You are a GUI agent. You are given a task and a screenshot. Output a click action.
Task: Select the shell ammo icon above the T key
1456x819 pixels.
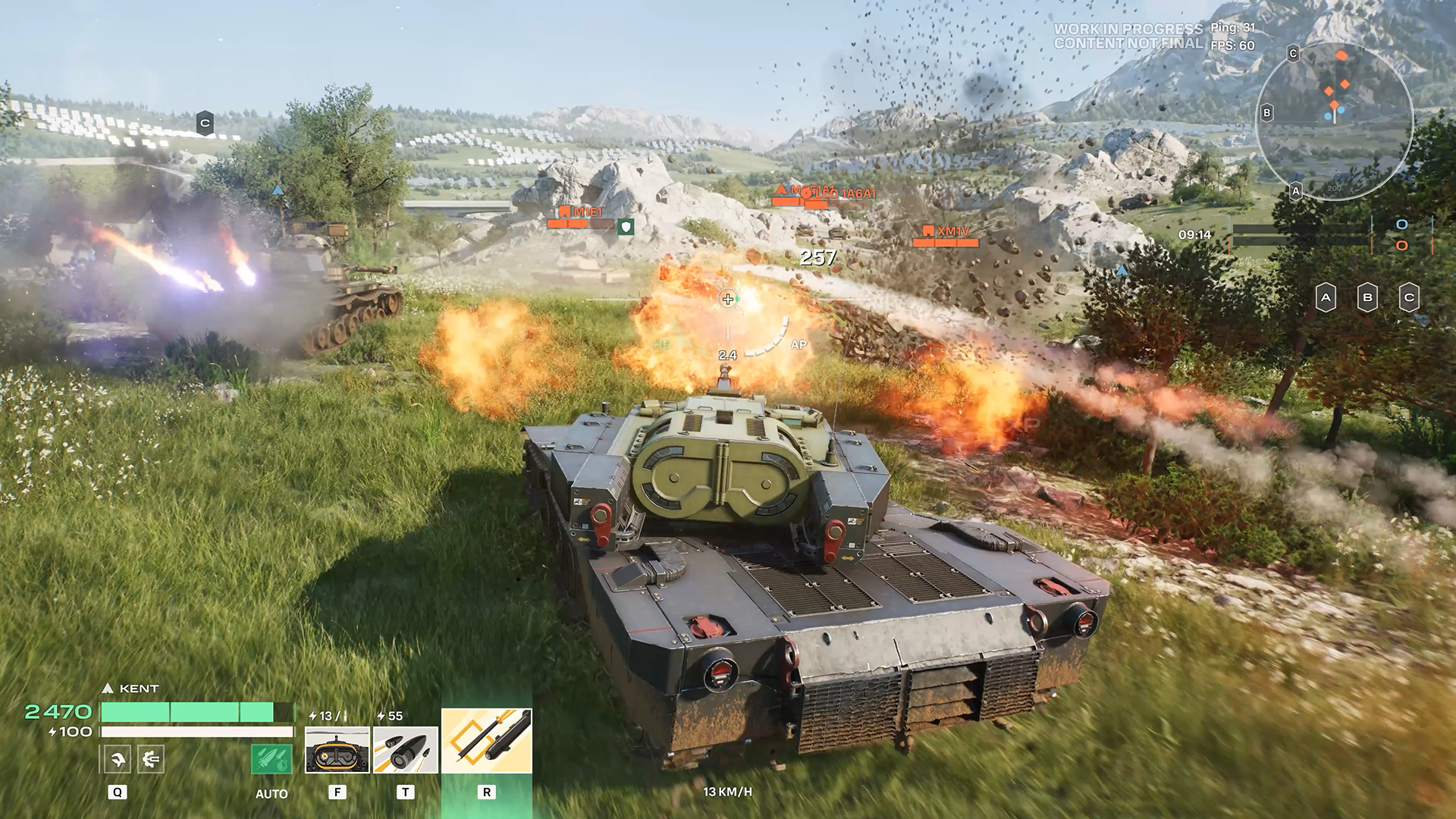pyautogui.click(x=405, y=752)
